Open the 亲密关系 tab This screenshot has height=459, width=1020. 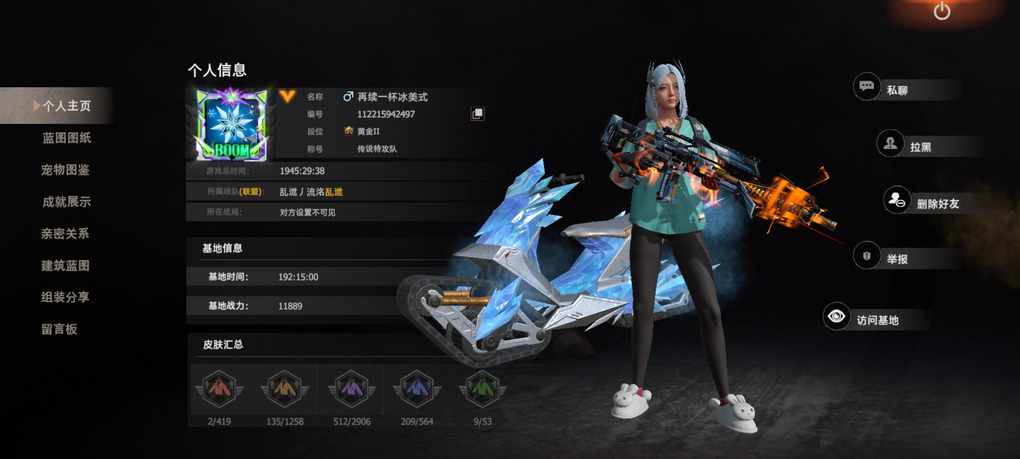point(66,234)
